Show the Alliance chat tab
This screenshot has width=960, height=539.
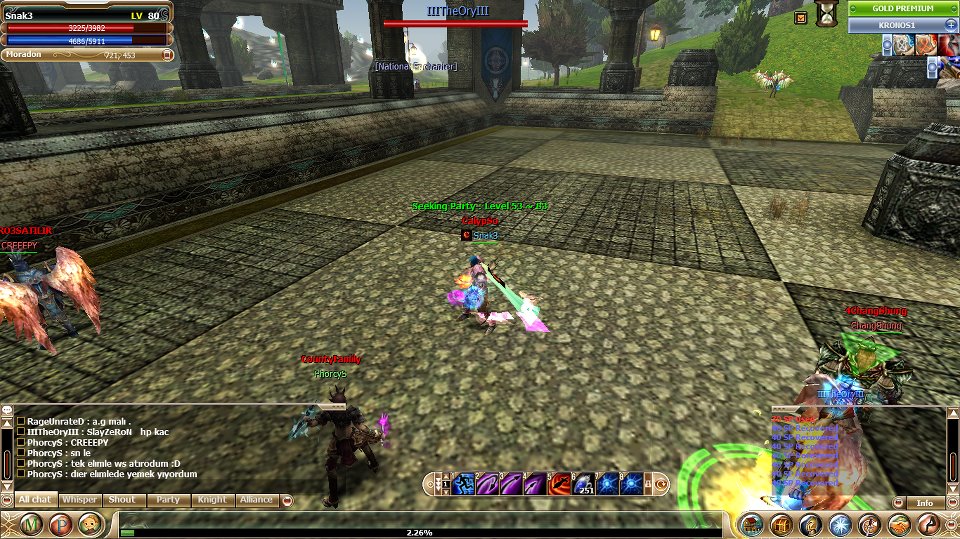point(255,499)
